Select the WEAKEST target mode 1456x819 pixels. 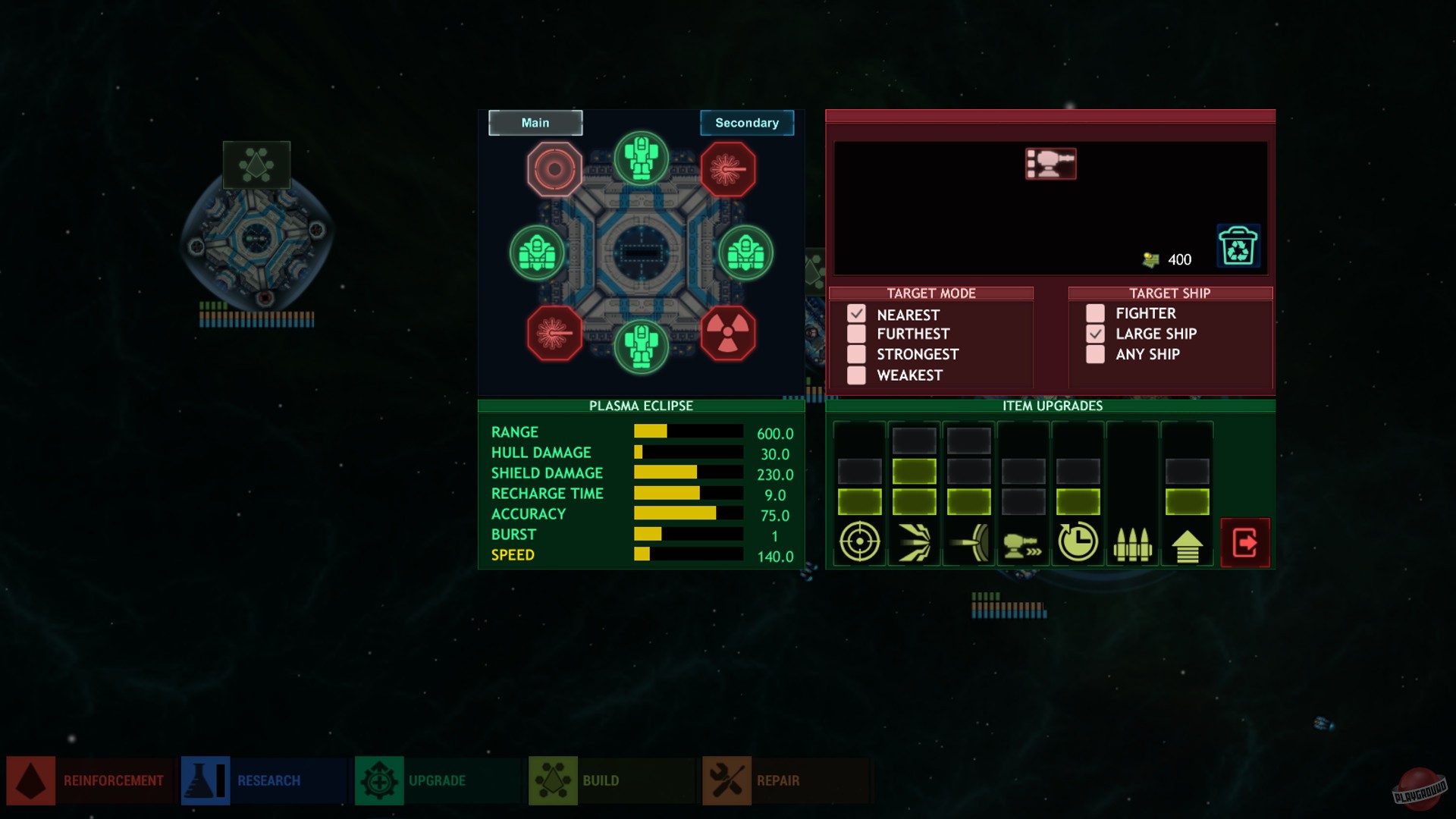[x=858, y=375]
